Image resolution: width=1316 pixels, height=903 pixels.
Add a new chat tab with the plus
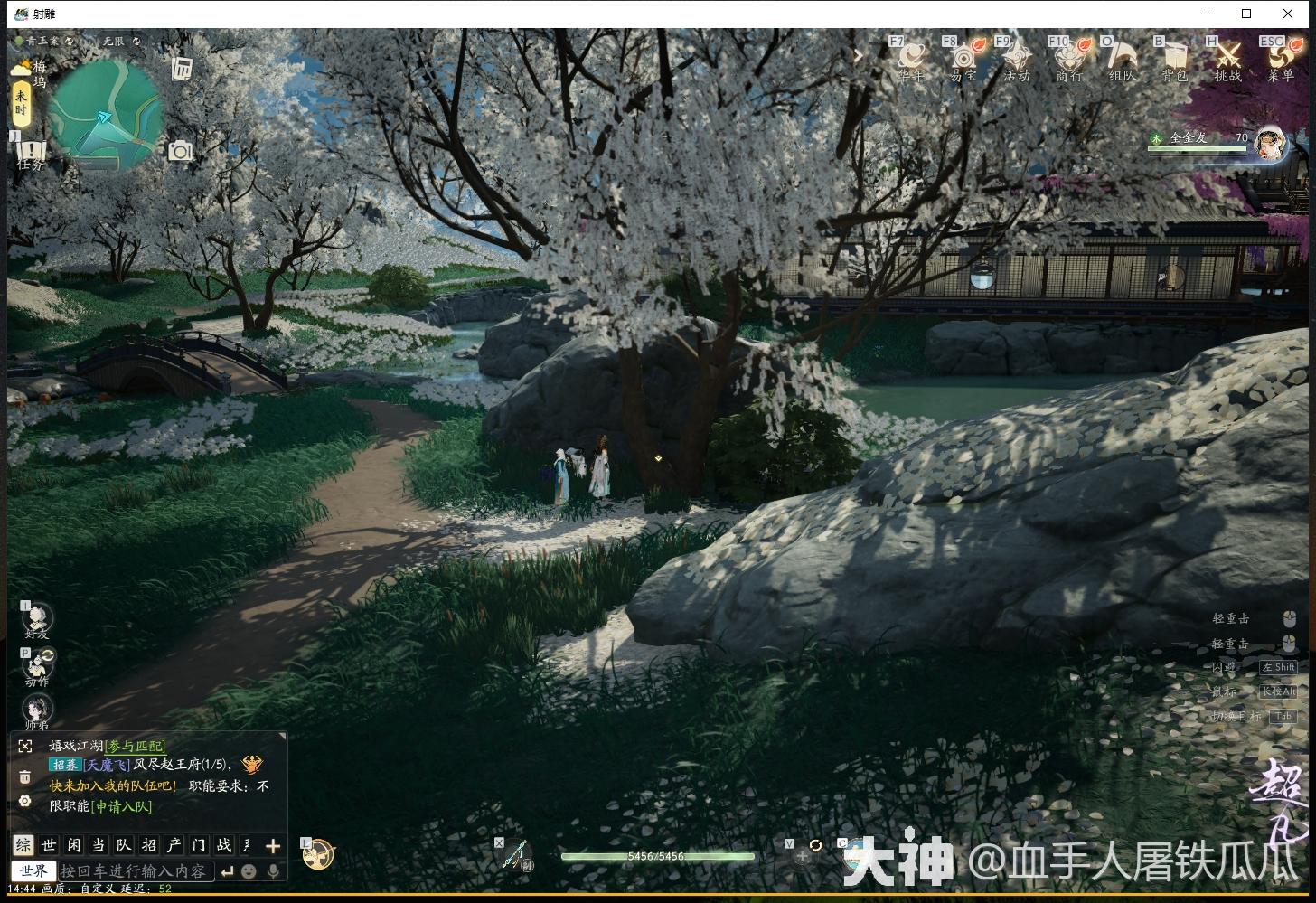(272, 846)
